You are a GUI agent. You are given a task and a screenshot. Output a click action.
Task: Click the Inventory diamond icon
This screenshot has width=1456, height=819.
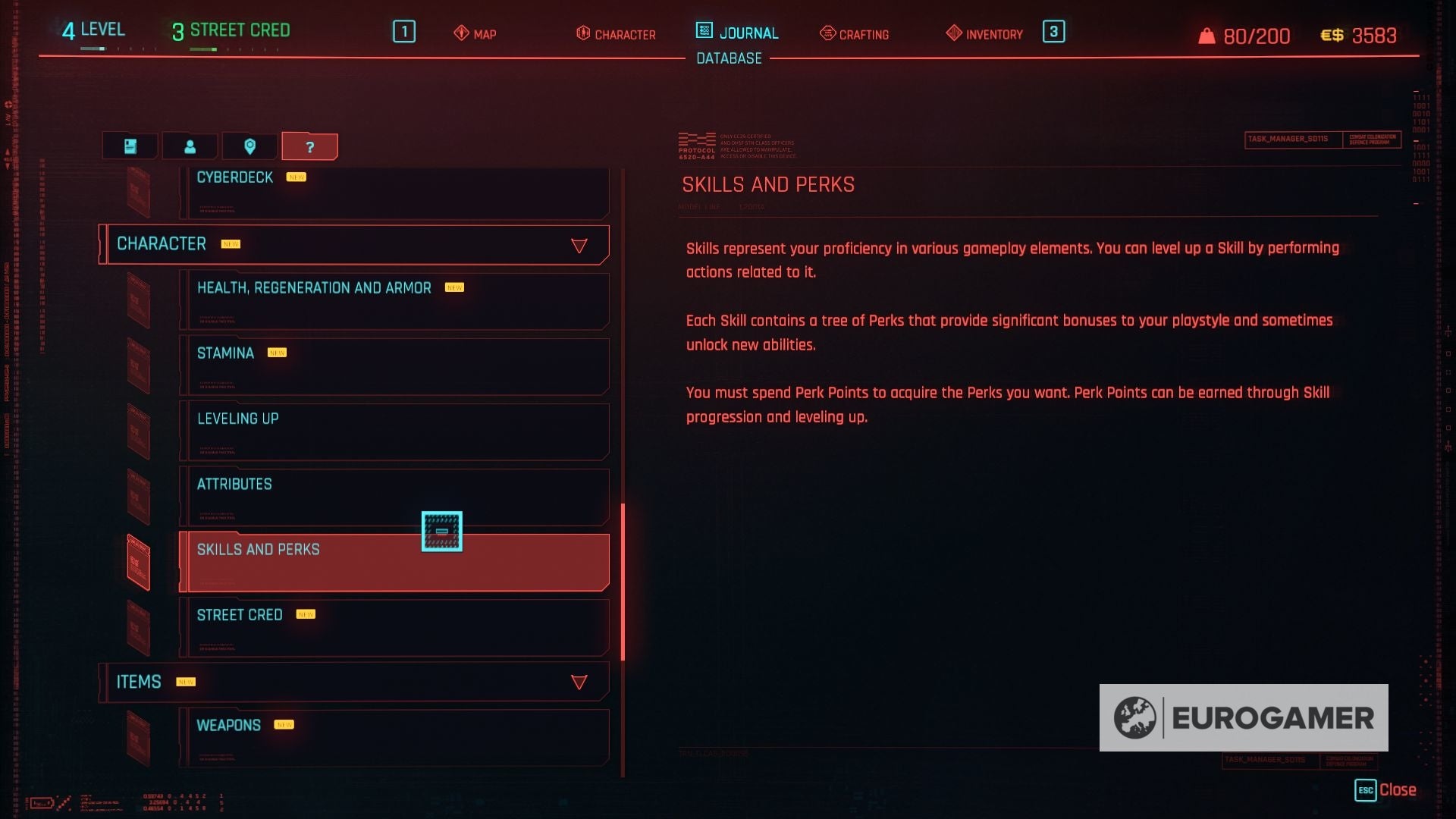point(953,33)
